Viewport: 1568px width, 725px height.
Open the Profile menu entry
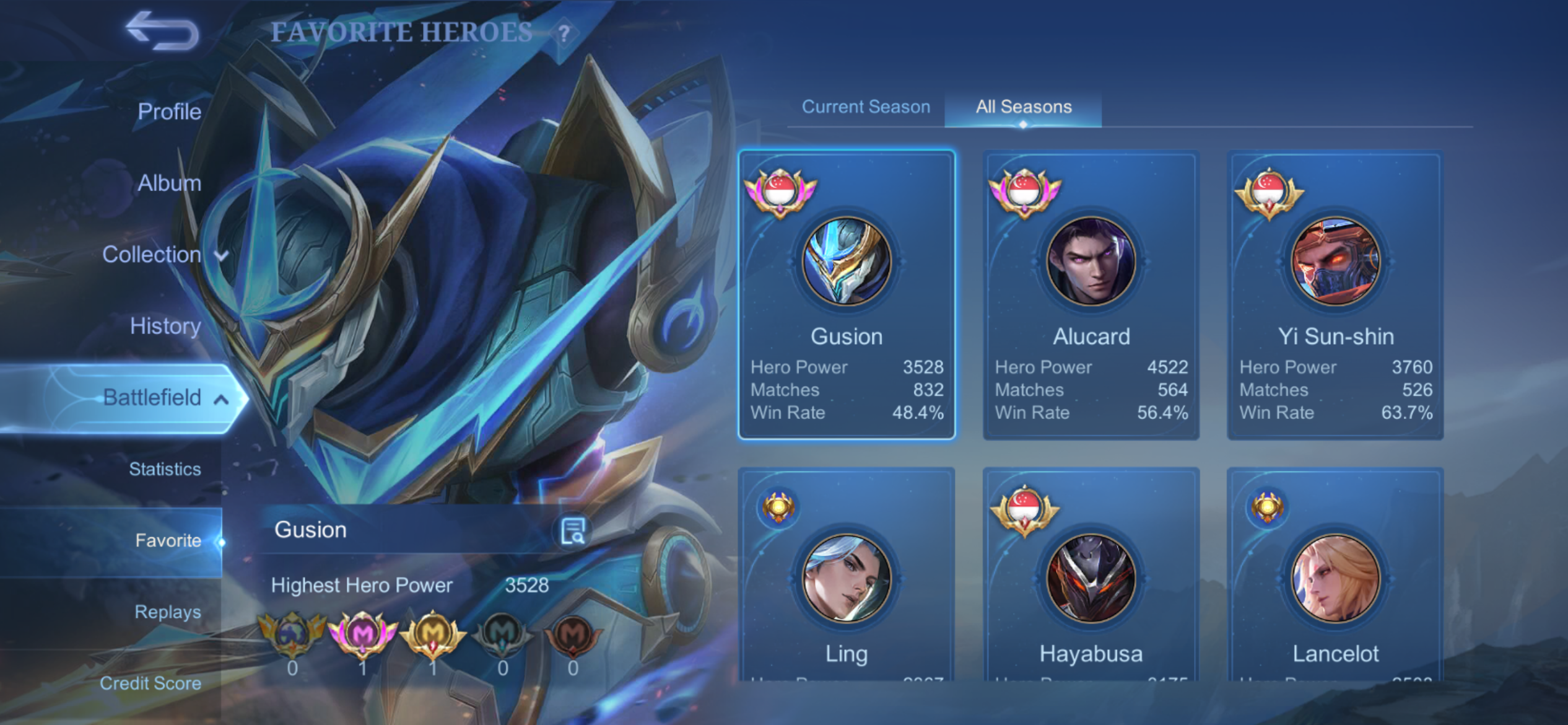(x=169, y=112)
